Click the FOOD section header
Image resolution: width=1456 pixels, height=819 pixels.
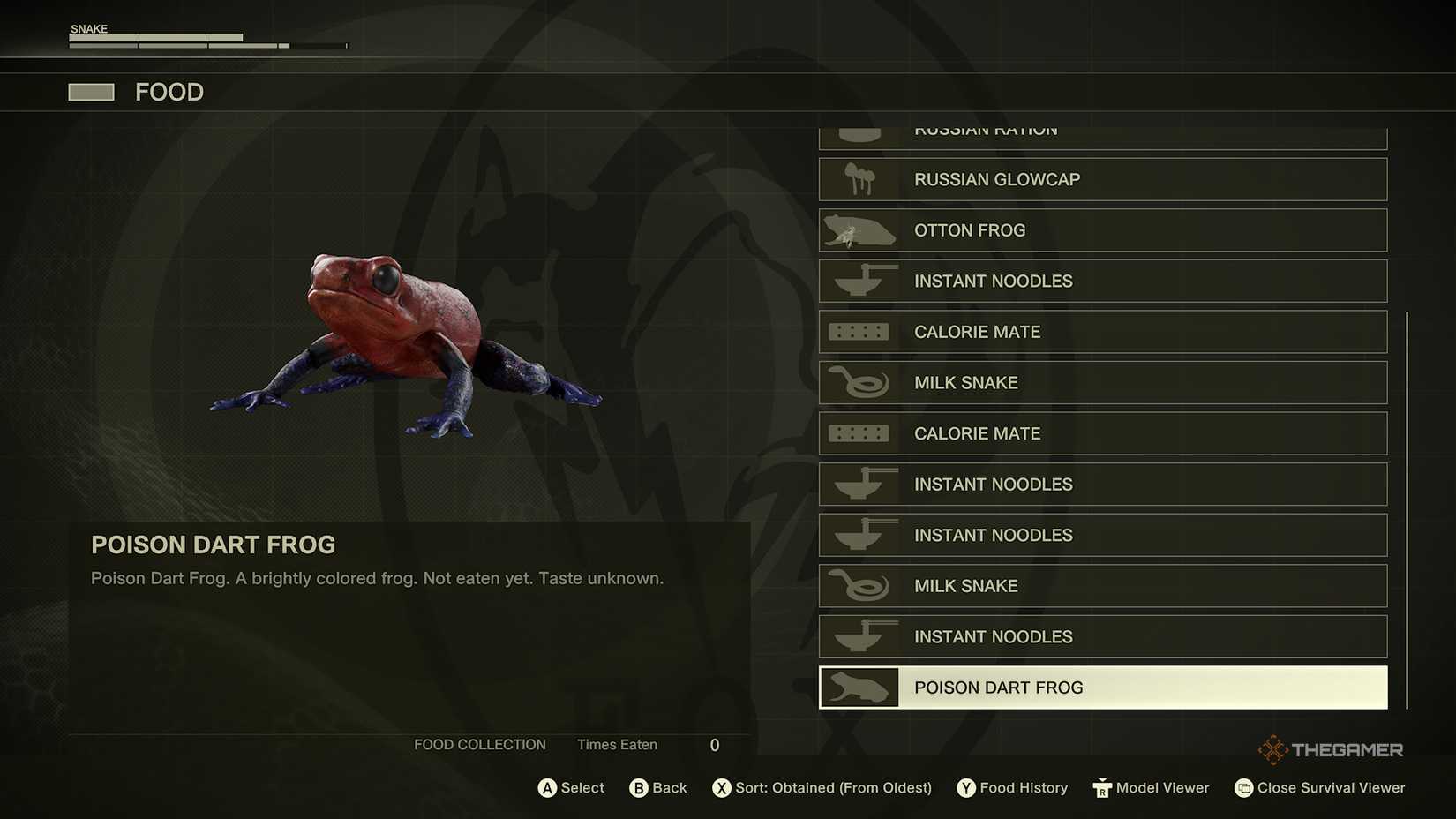point(169,92)
